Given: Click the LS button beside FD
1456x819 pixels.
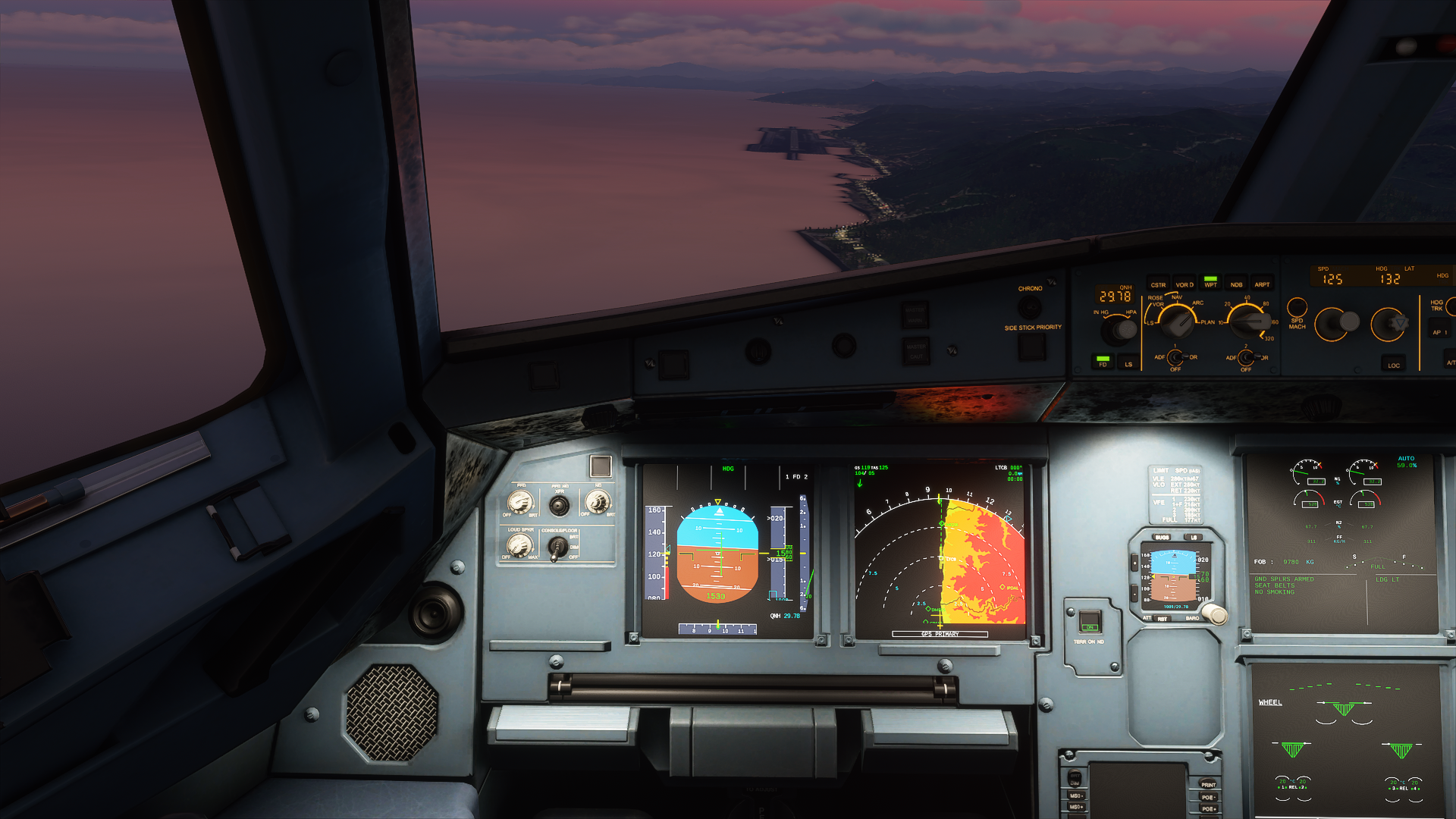Looking at the screenshot, I should 1128,362.
